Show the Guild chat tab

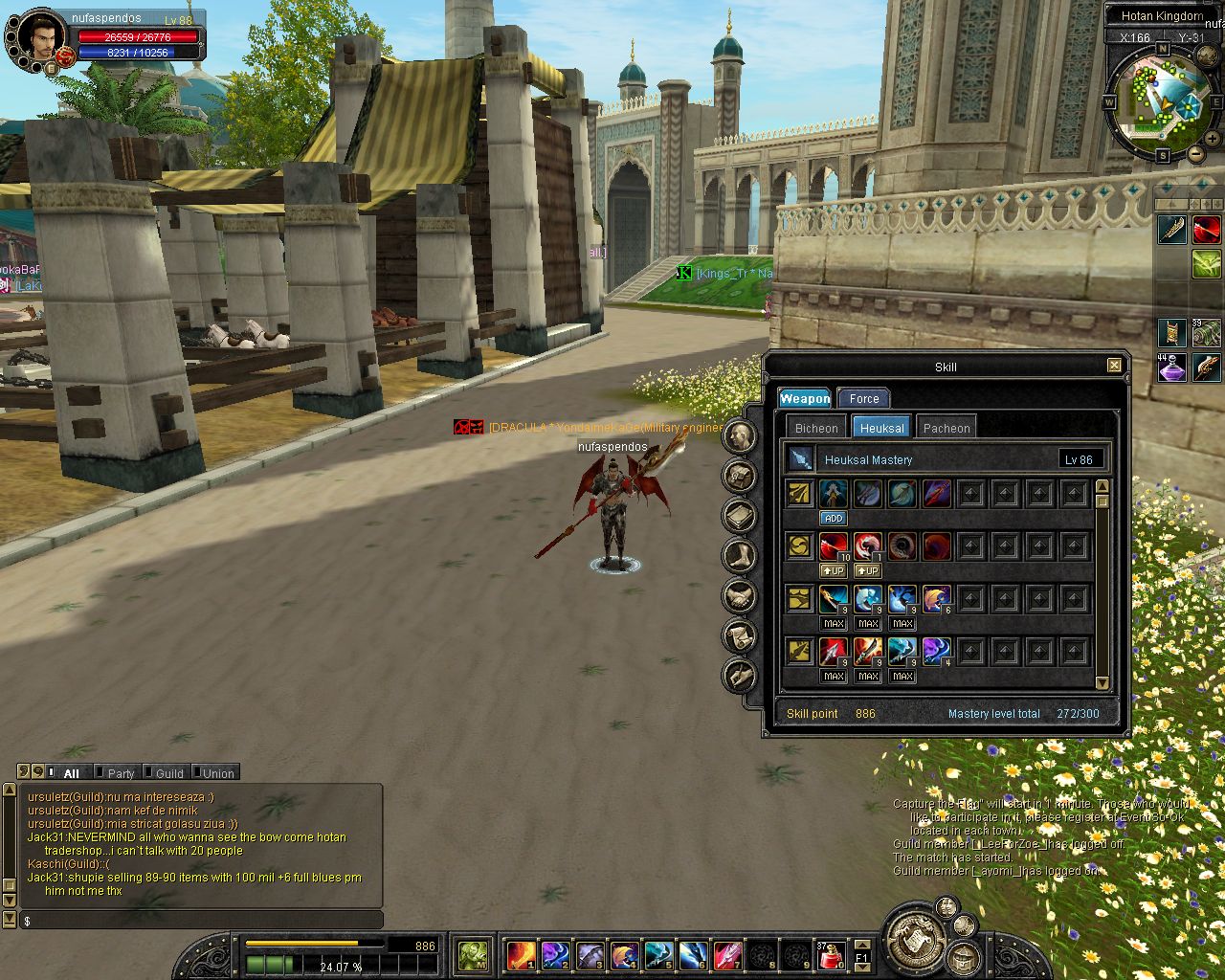(x=169, y=773)
